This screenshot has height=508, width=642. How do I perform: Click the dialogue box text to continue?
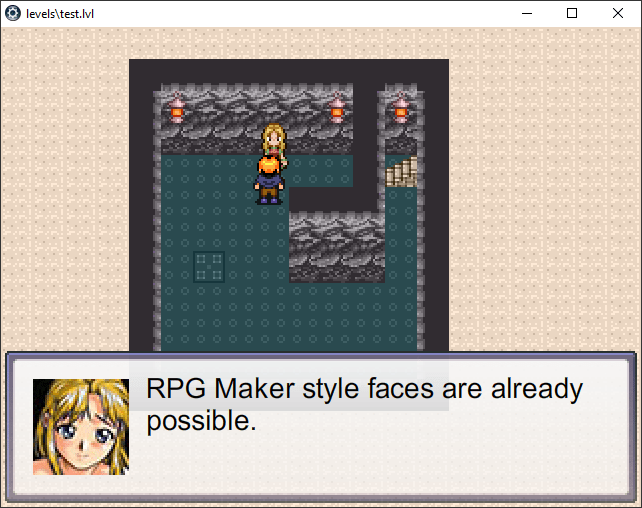tap(364, 404)
